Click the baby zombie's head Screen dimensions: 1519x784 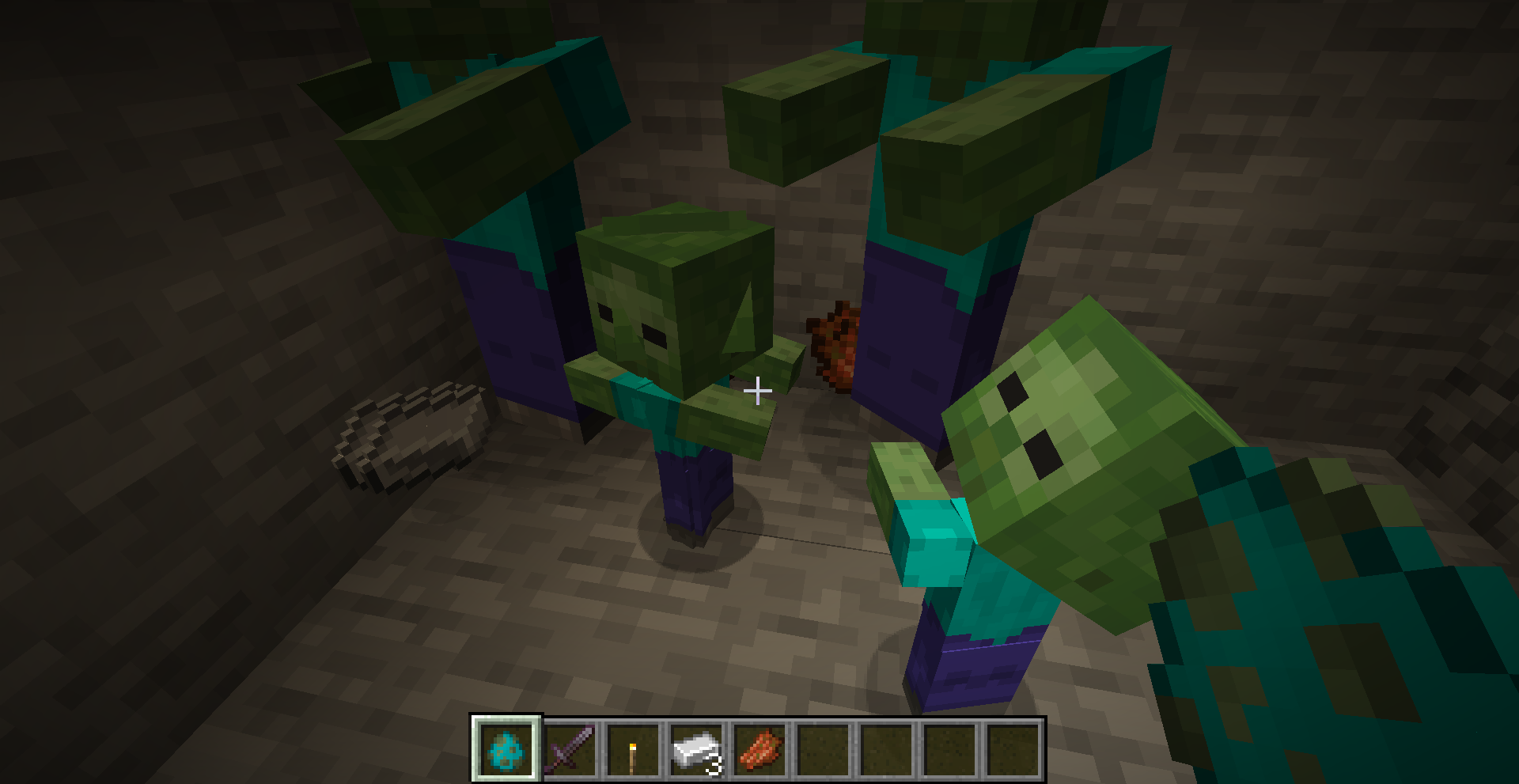coord(676,301)
